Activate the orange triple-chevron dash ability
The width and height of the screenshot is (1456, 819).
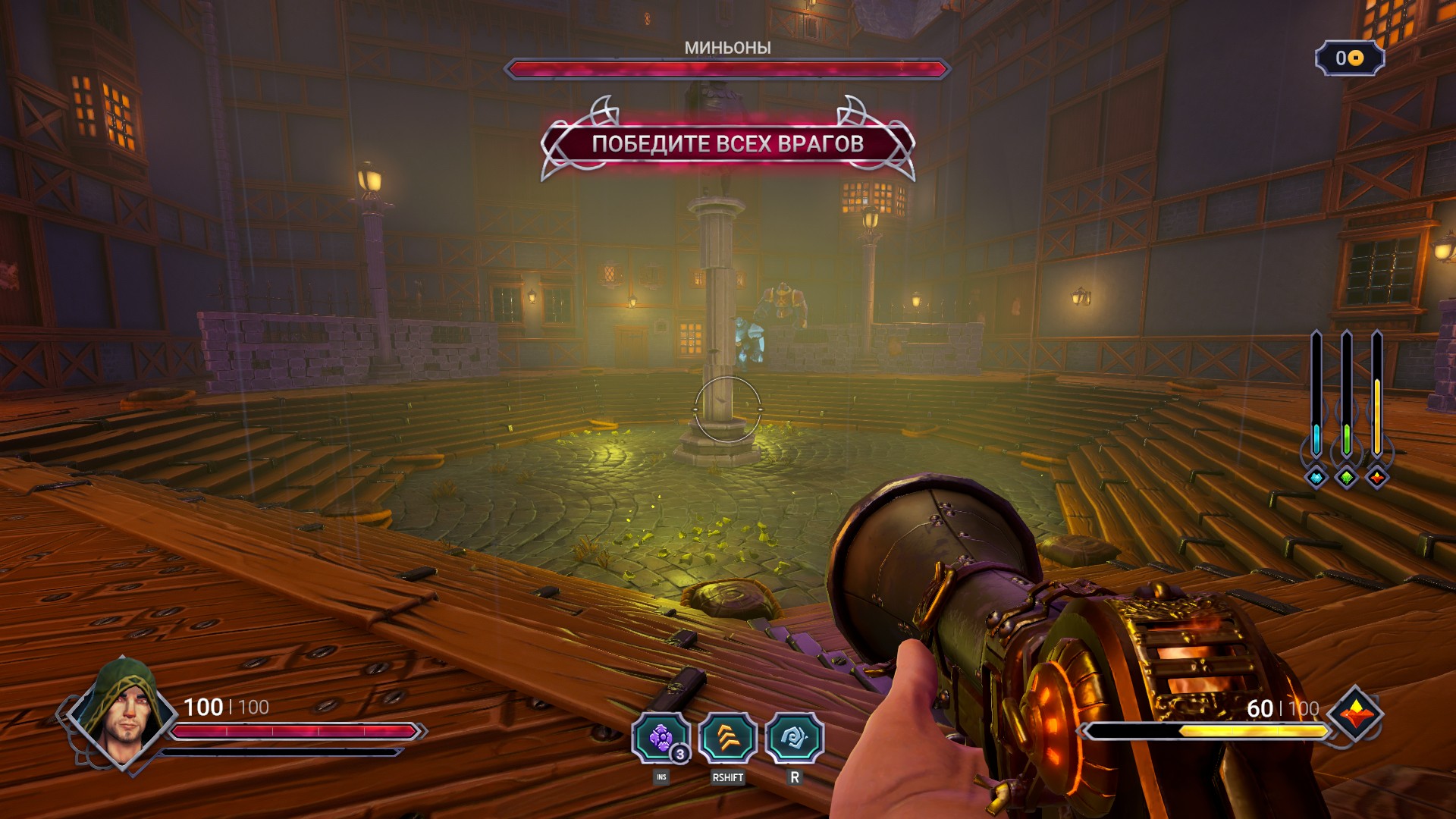click(x=727, y=738)
